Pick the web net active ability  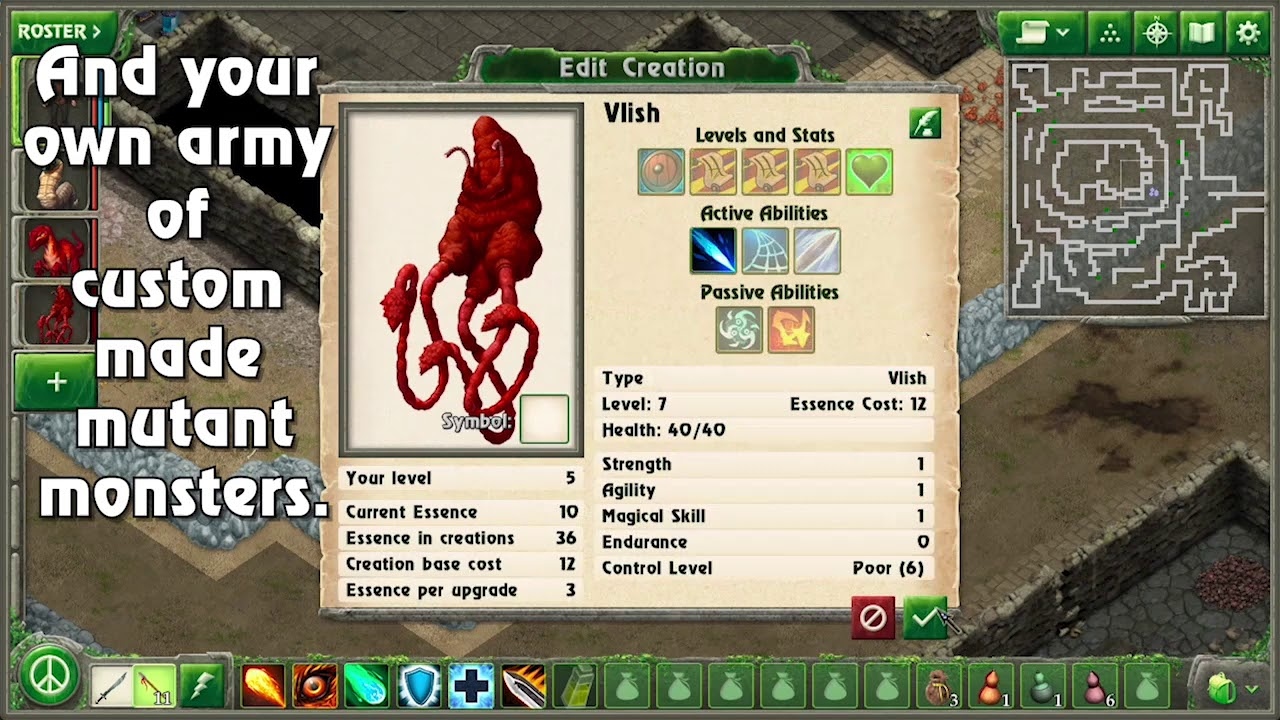(765, 251)
